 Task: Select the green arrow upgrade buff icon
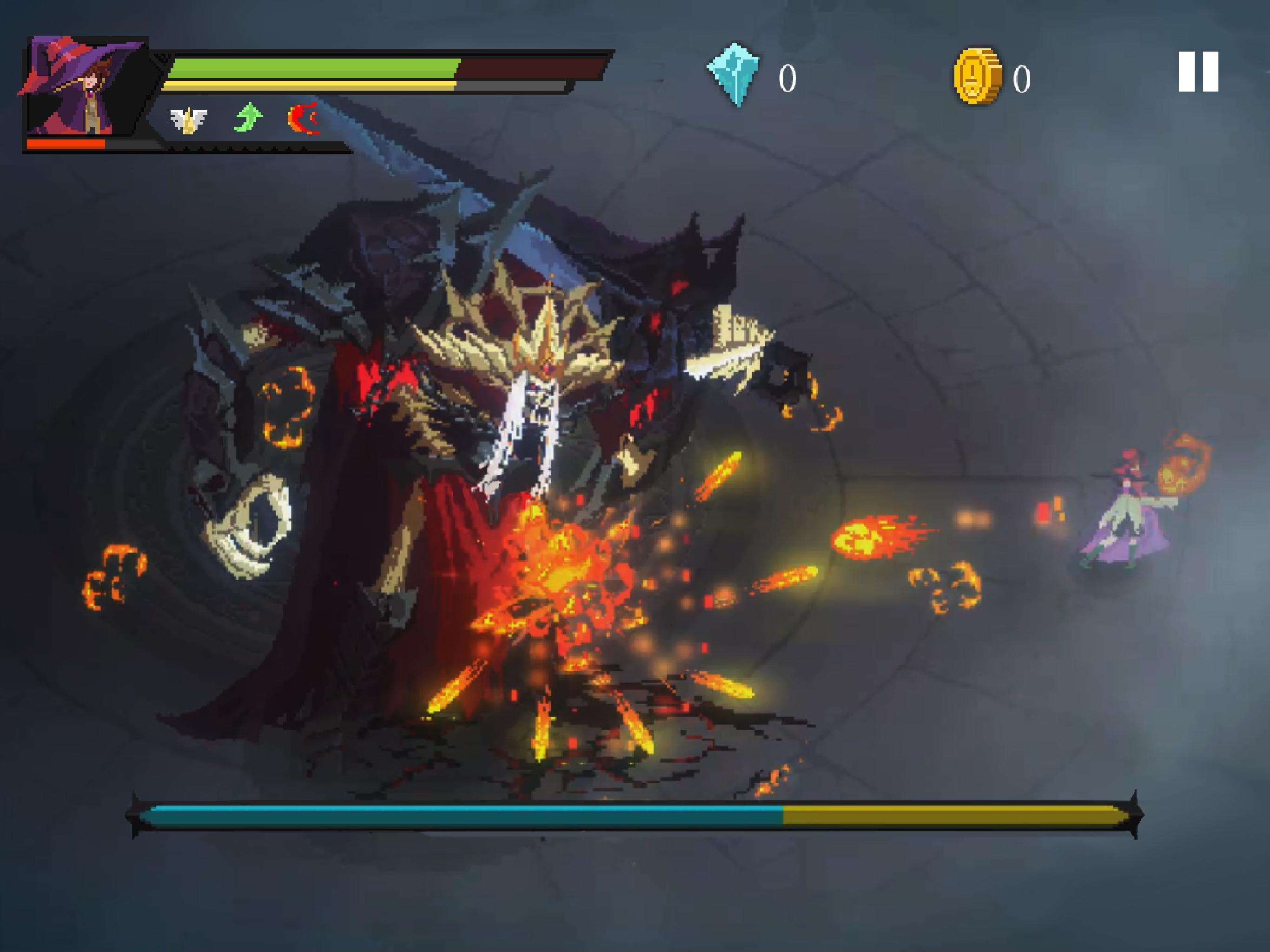coord(248,117)
